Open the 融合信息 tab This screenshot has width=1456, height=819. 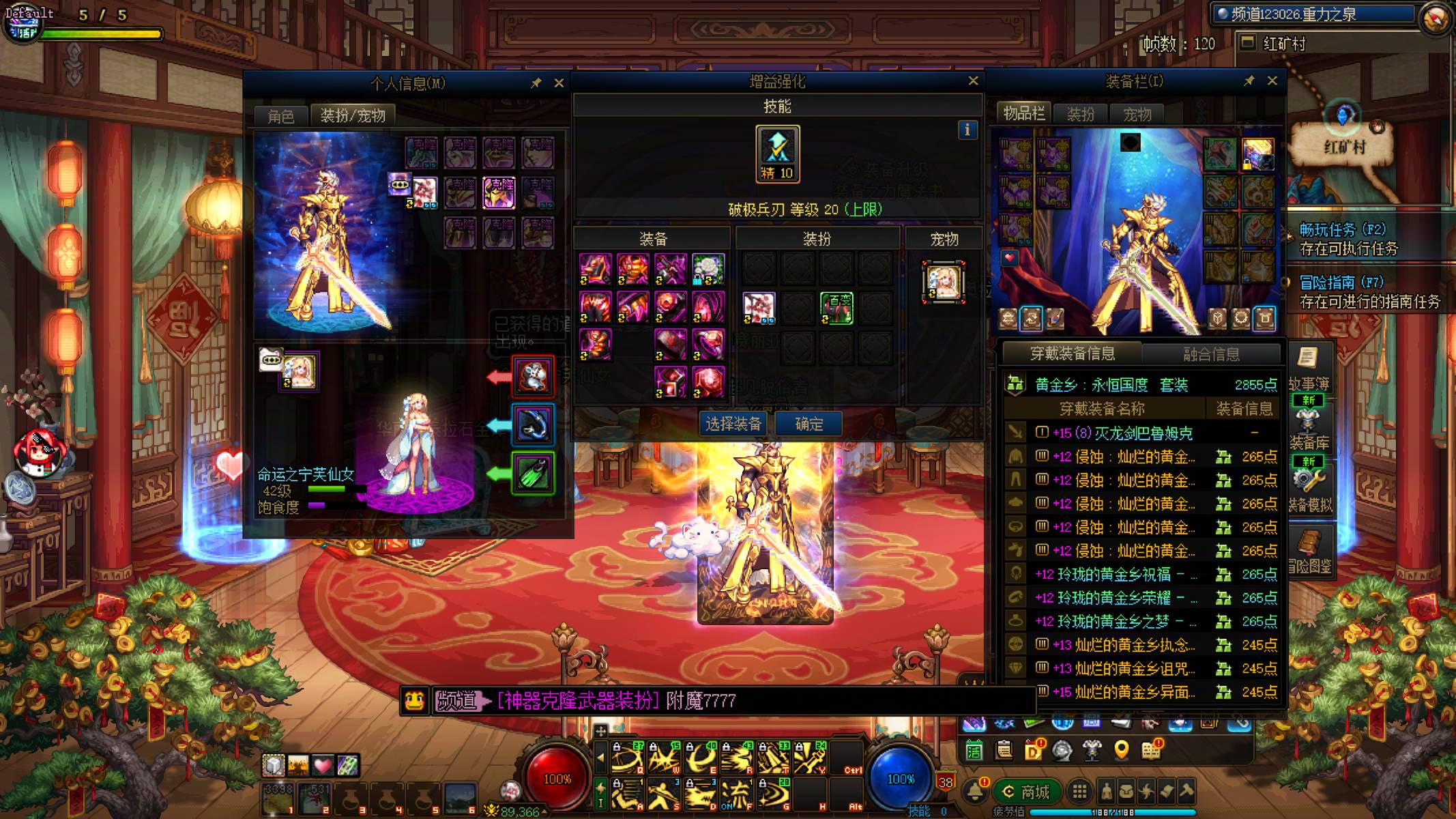(1211, 354)
